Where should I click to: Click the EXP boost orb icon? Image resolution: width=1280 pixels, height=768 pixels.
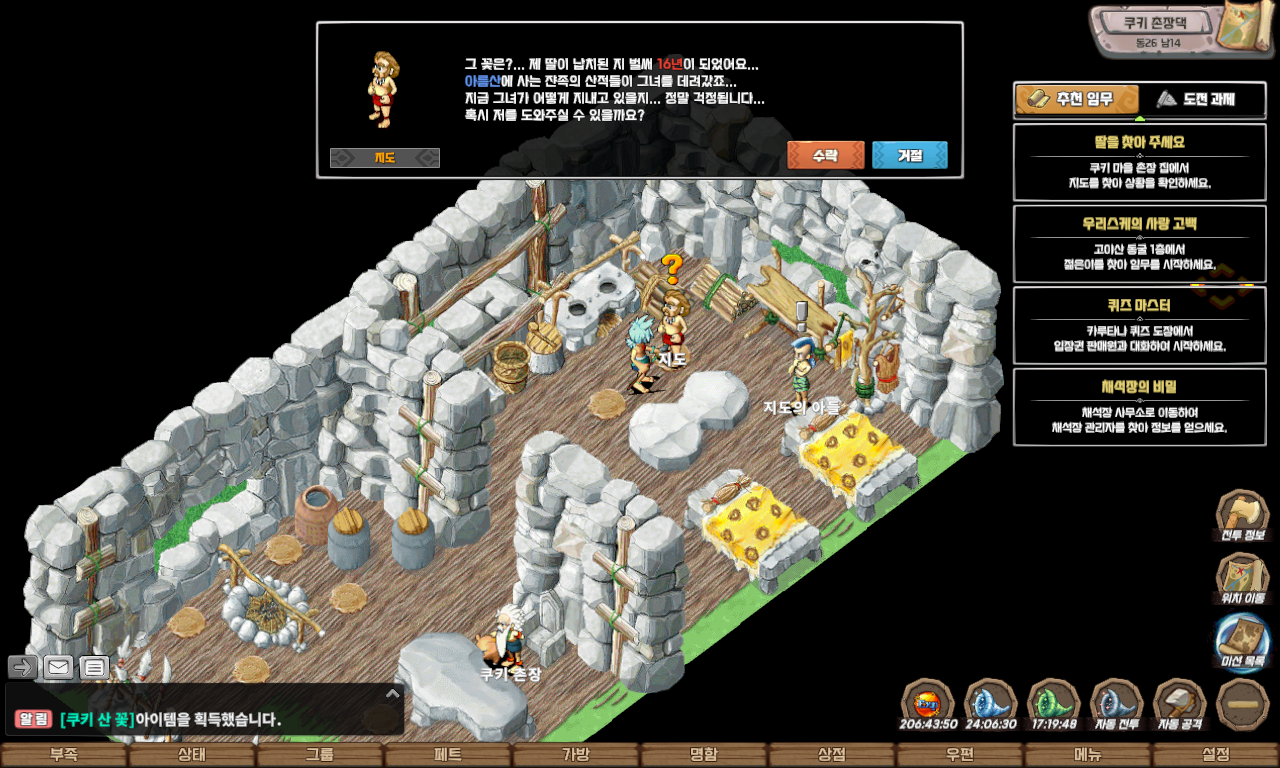click(927, 705)
